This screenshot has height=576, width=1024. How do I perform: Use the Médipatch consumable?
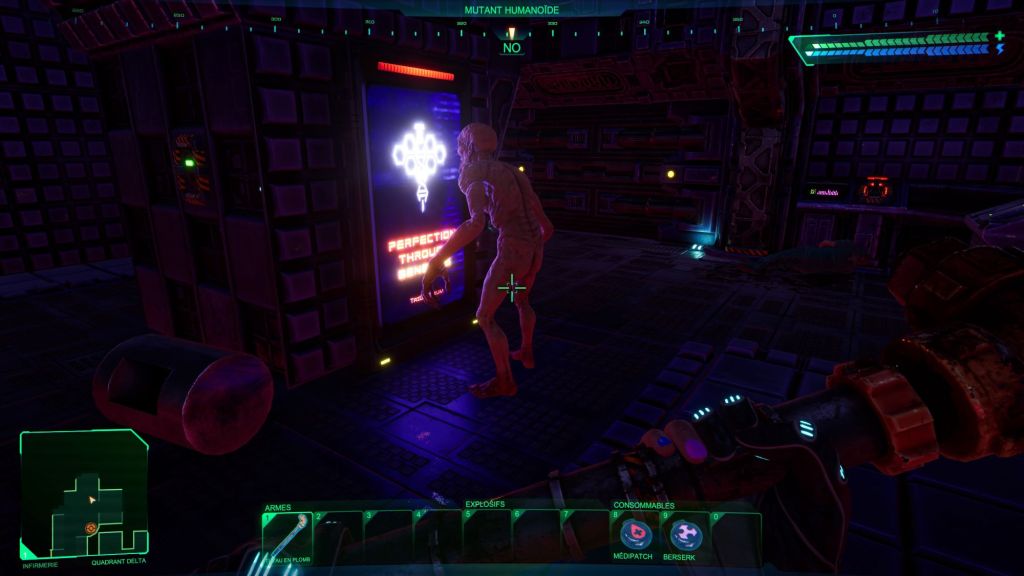tap(636, 534)
